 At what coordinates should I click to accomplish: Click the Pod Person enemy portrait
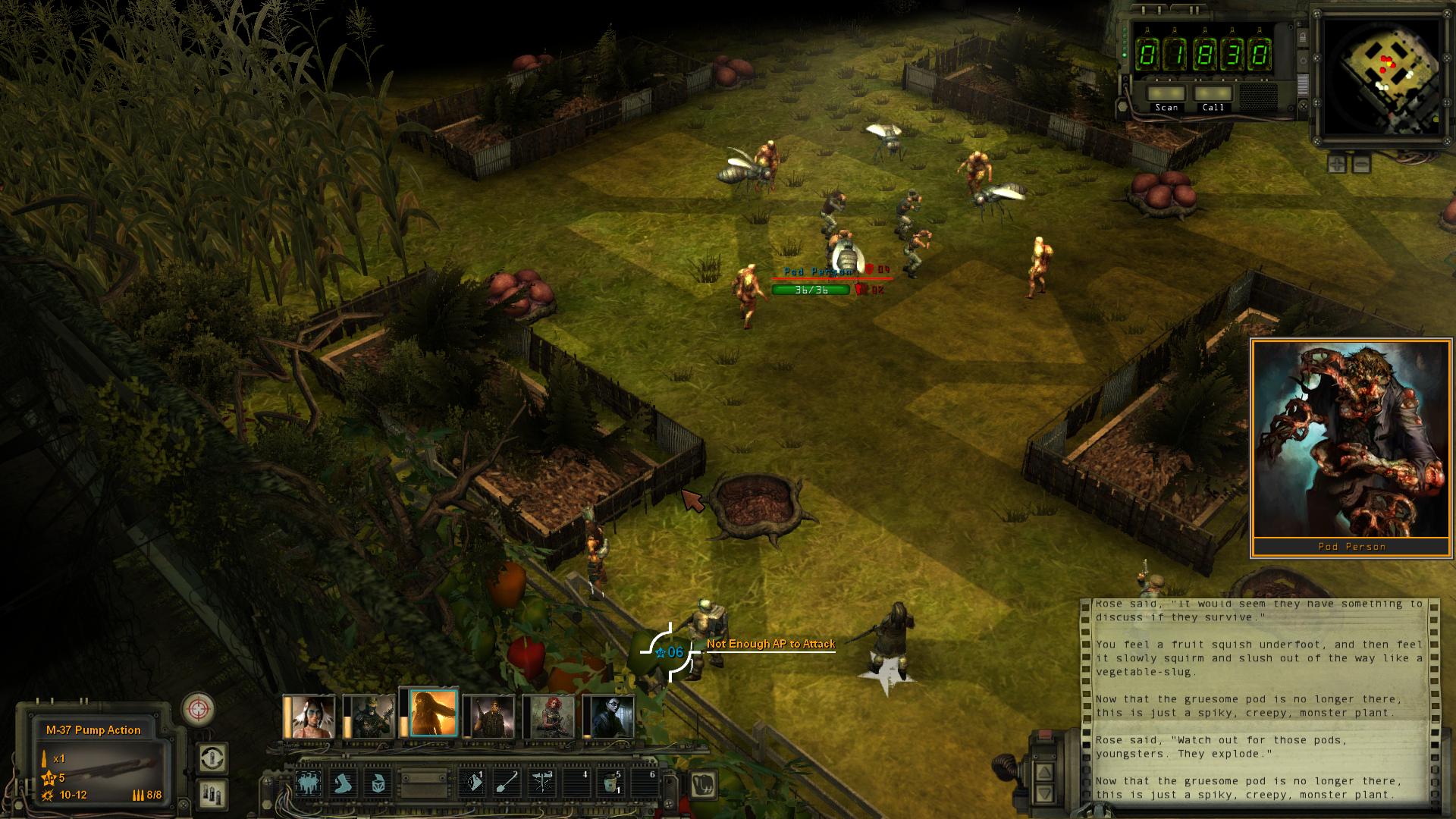[1351, 440]
